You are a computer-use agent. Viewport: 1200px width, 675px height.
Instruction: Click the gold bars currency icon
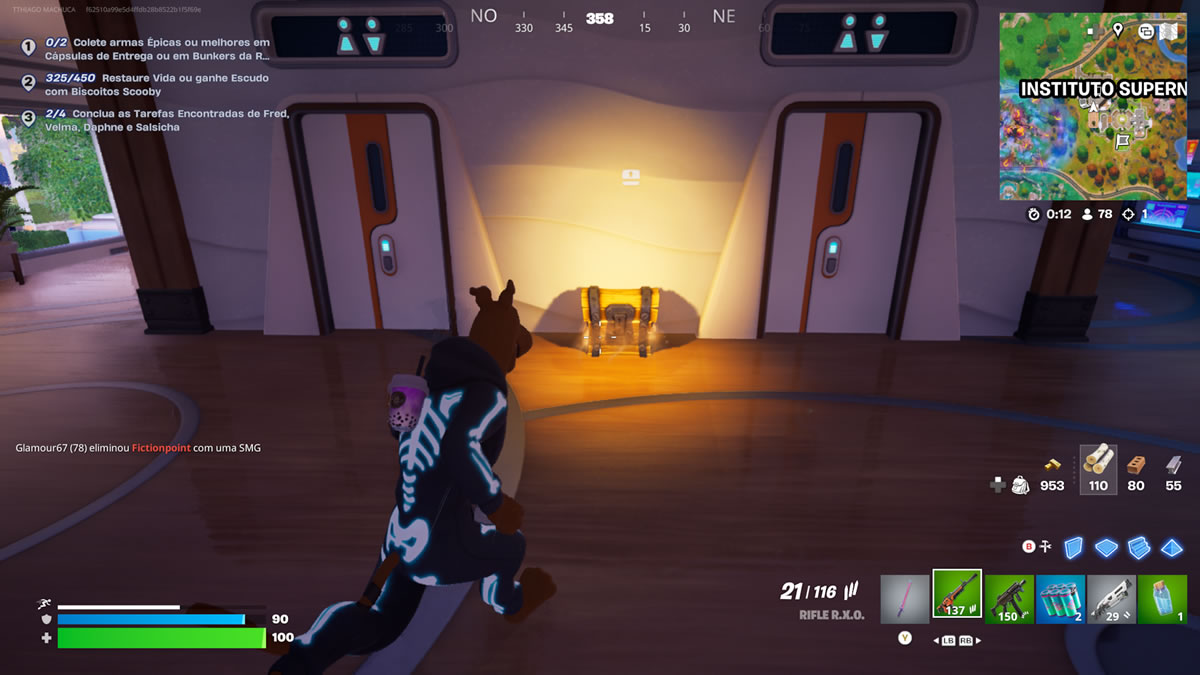coord(1052,465)
